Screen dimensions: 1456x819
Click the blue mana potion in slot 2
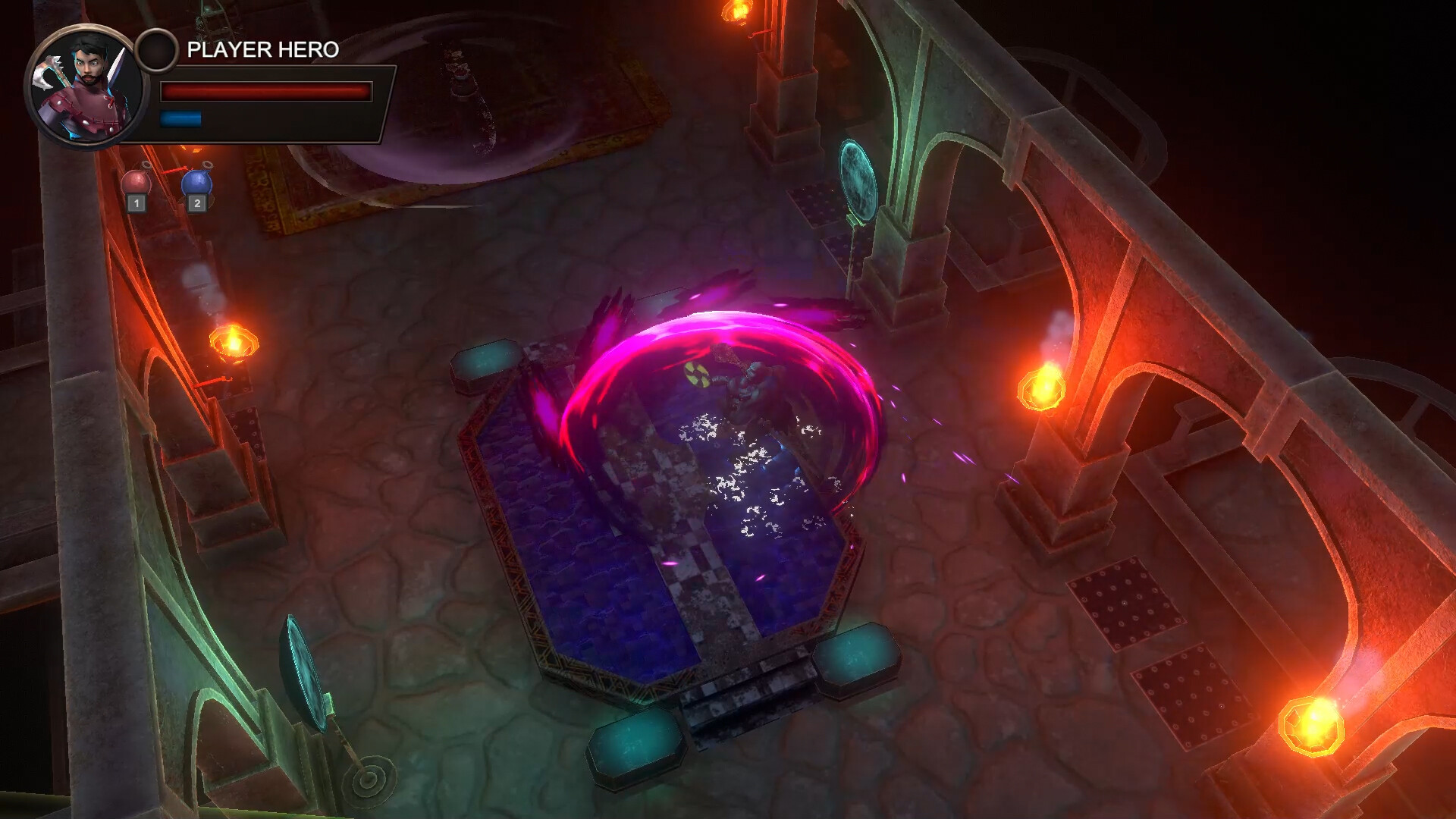(196, 180)
